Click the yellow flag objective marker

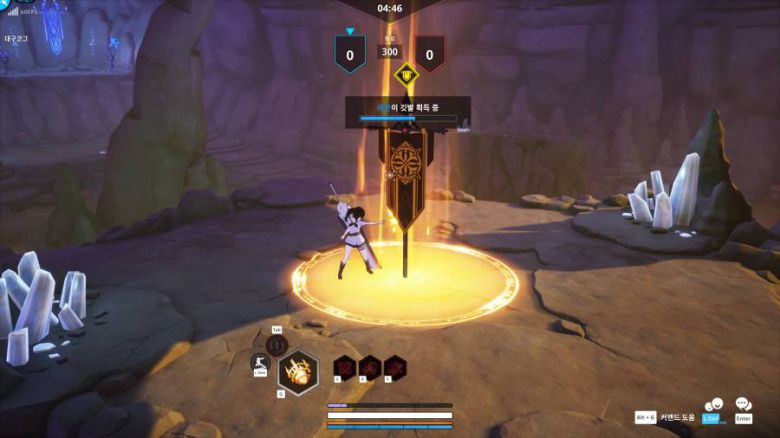click(405, 73)
